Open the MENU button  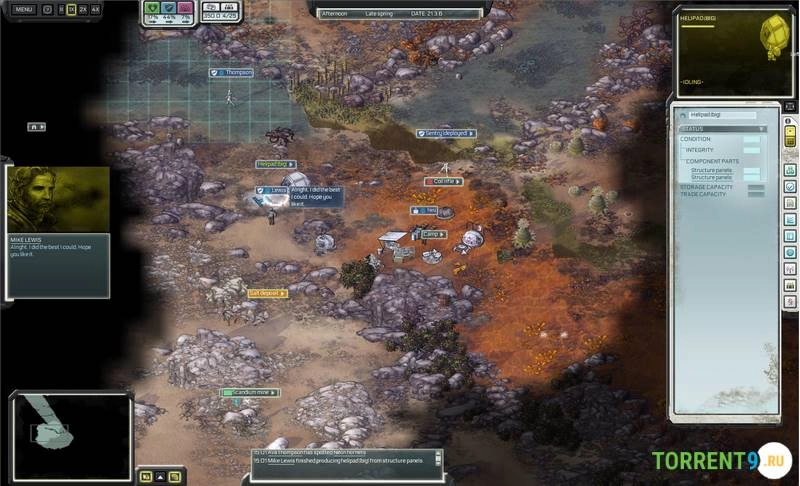pos(23,9)
